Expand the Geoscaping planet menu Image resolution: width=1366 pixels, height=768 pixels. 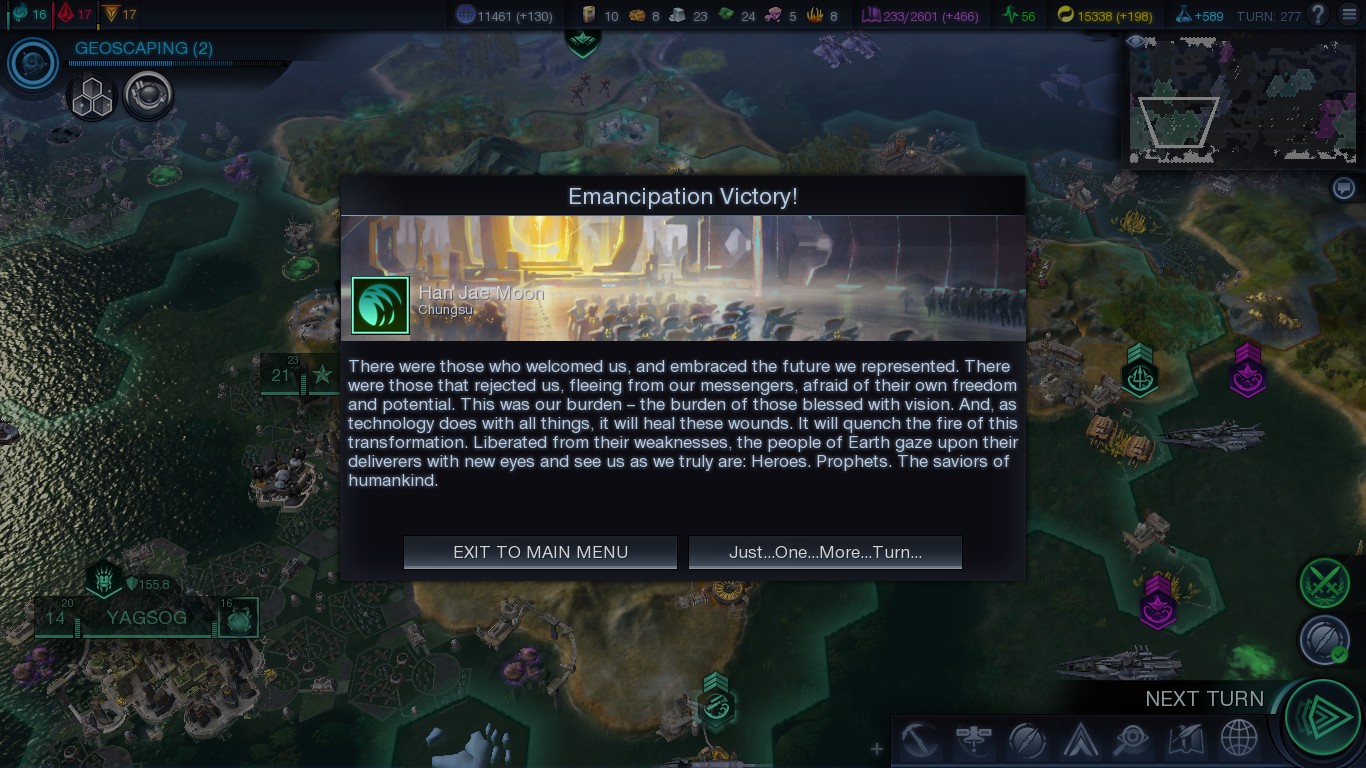click(31, 63)
